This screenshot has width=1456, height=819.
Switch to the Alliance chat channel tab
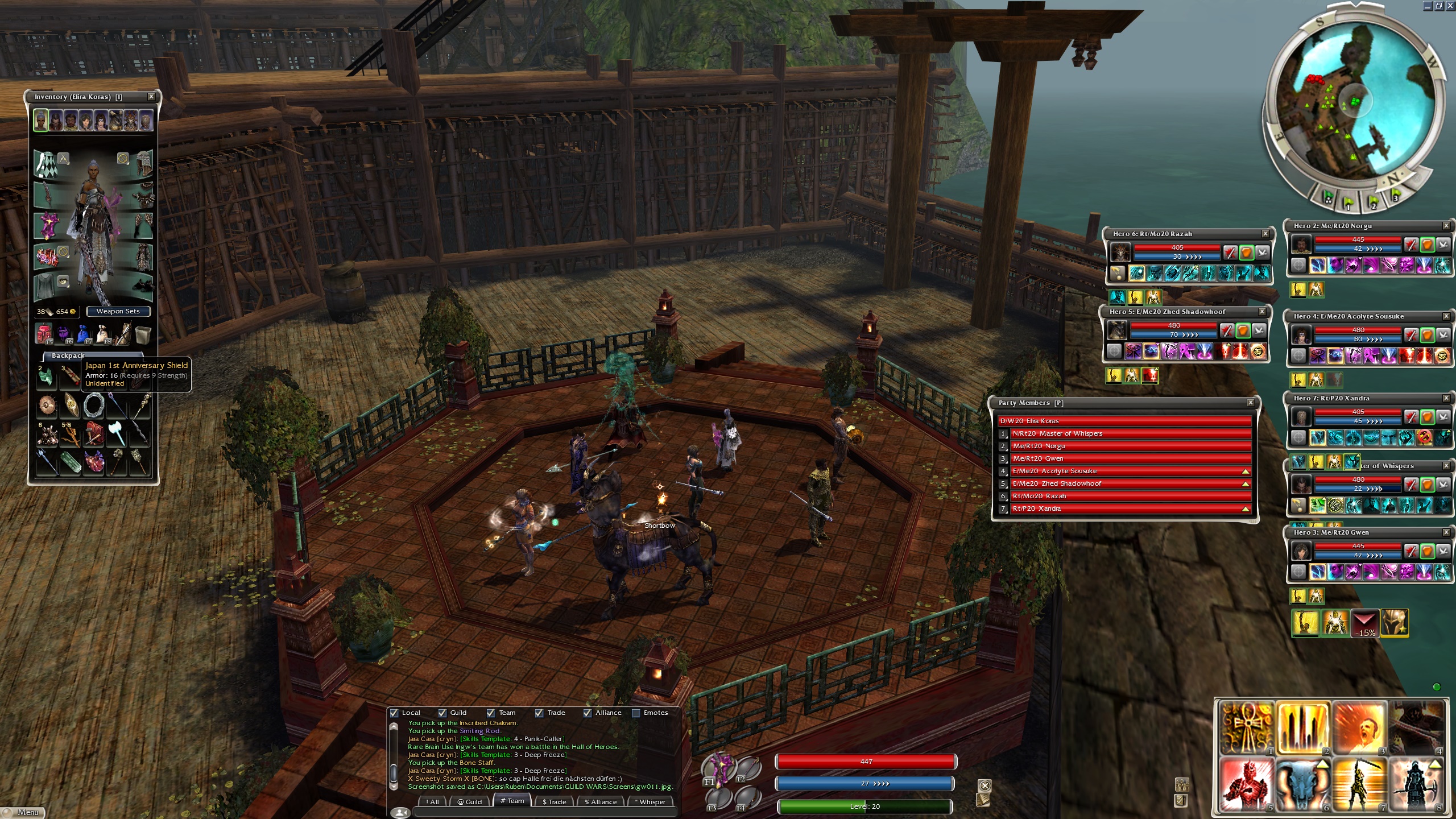600,801
